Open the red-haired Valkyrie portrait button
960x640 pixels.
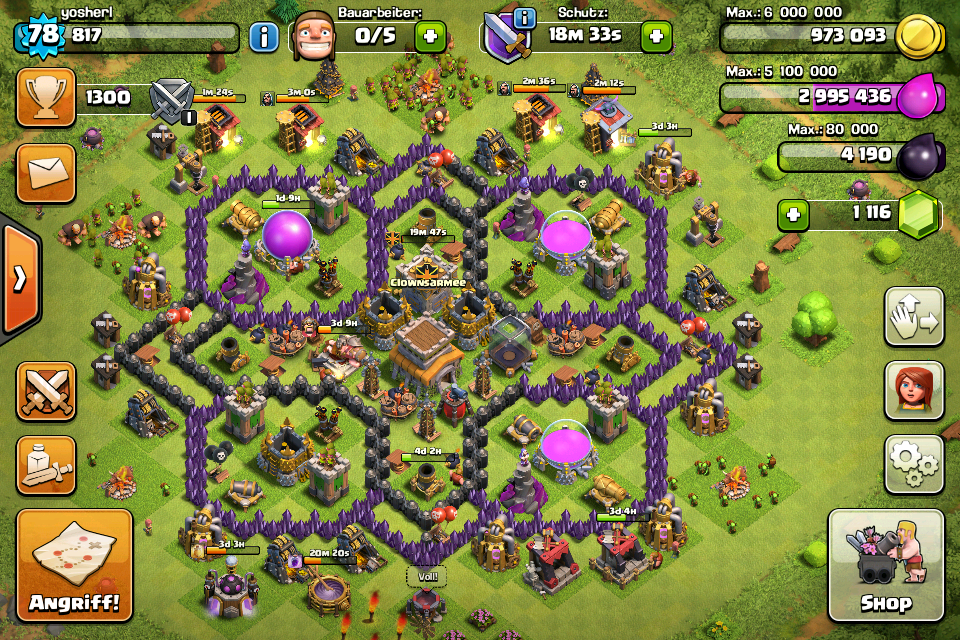click(x=914, y=391)
